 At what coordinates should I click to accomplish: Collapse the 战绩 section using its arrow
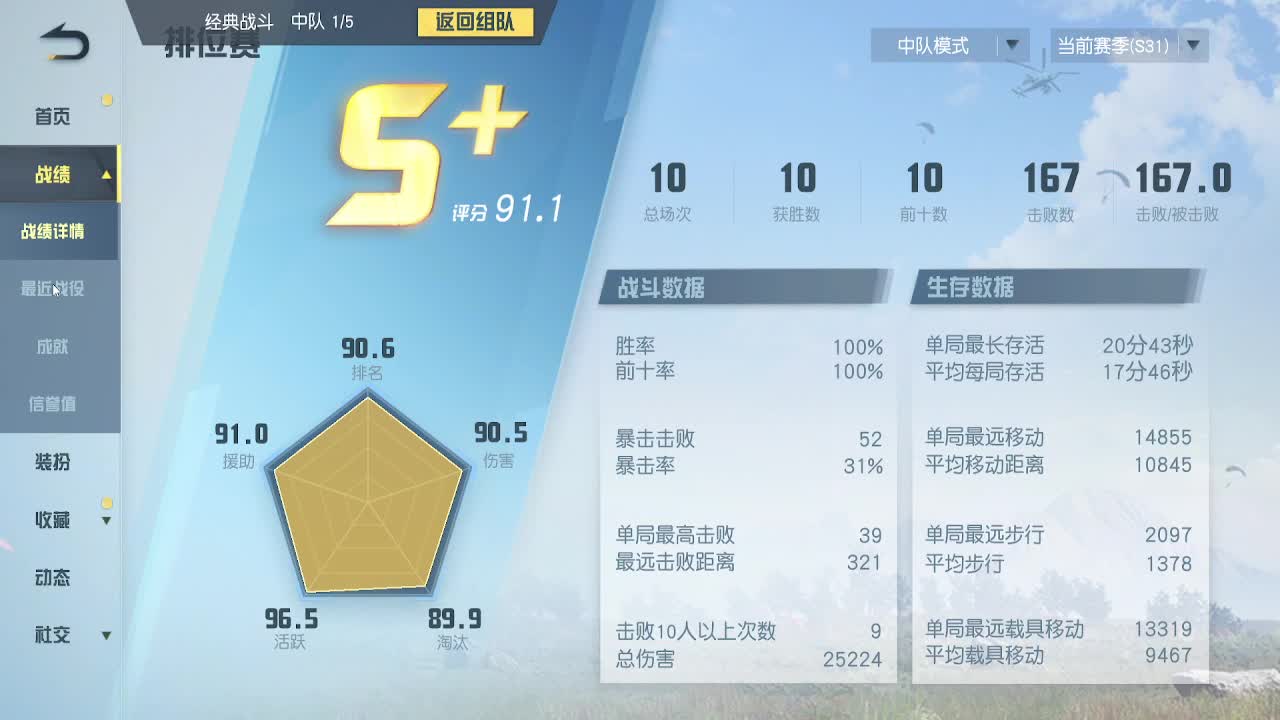(109, 174)
